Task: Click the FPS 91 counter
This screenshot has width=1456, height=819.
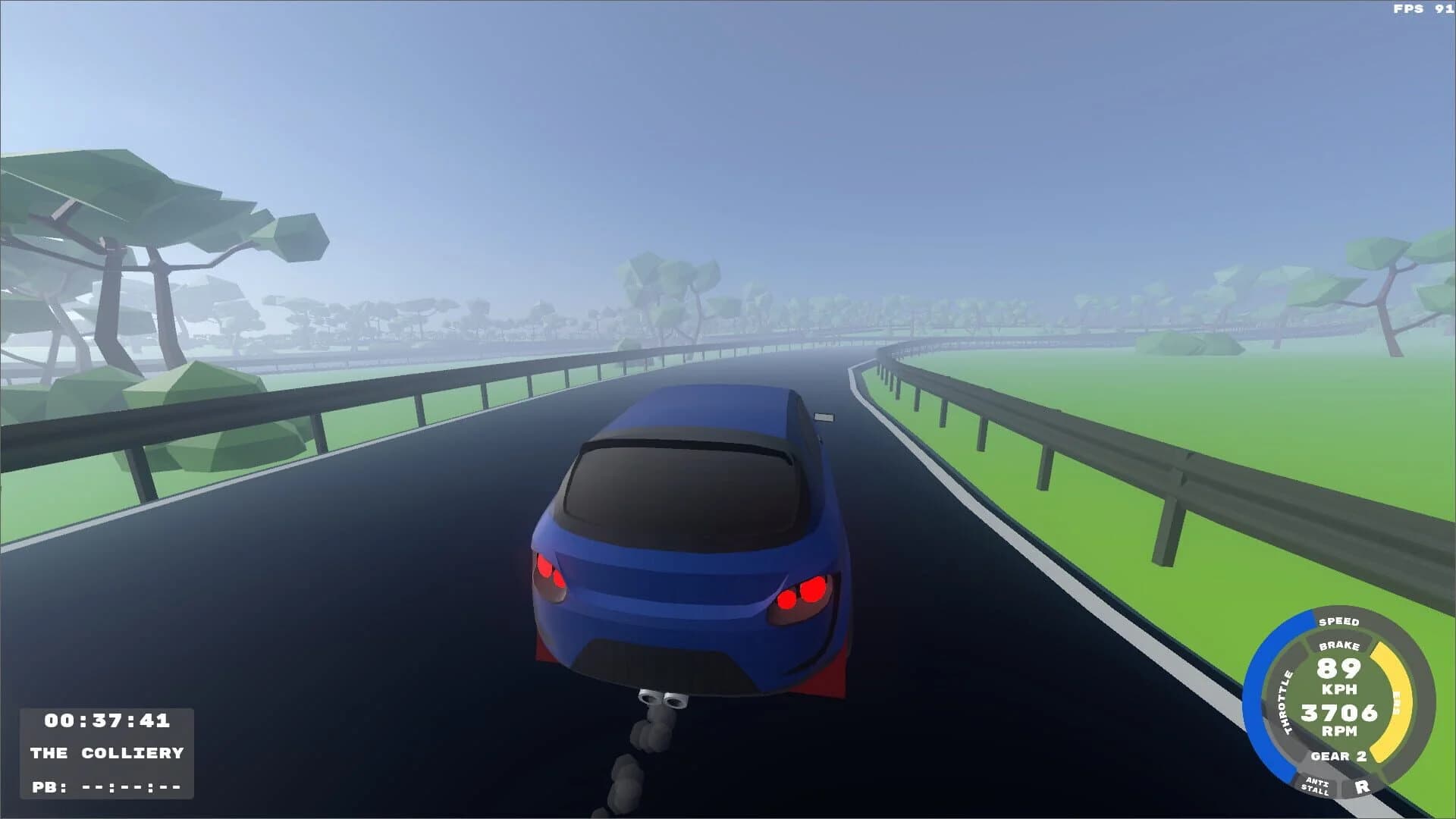Action: 1425,10
